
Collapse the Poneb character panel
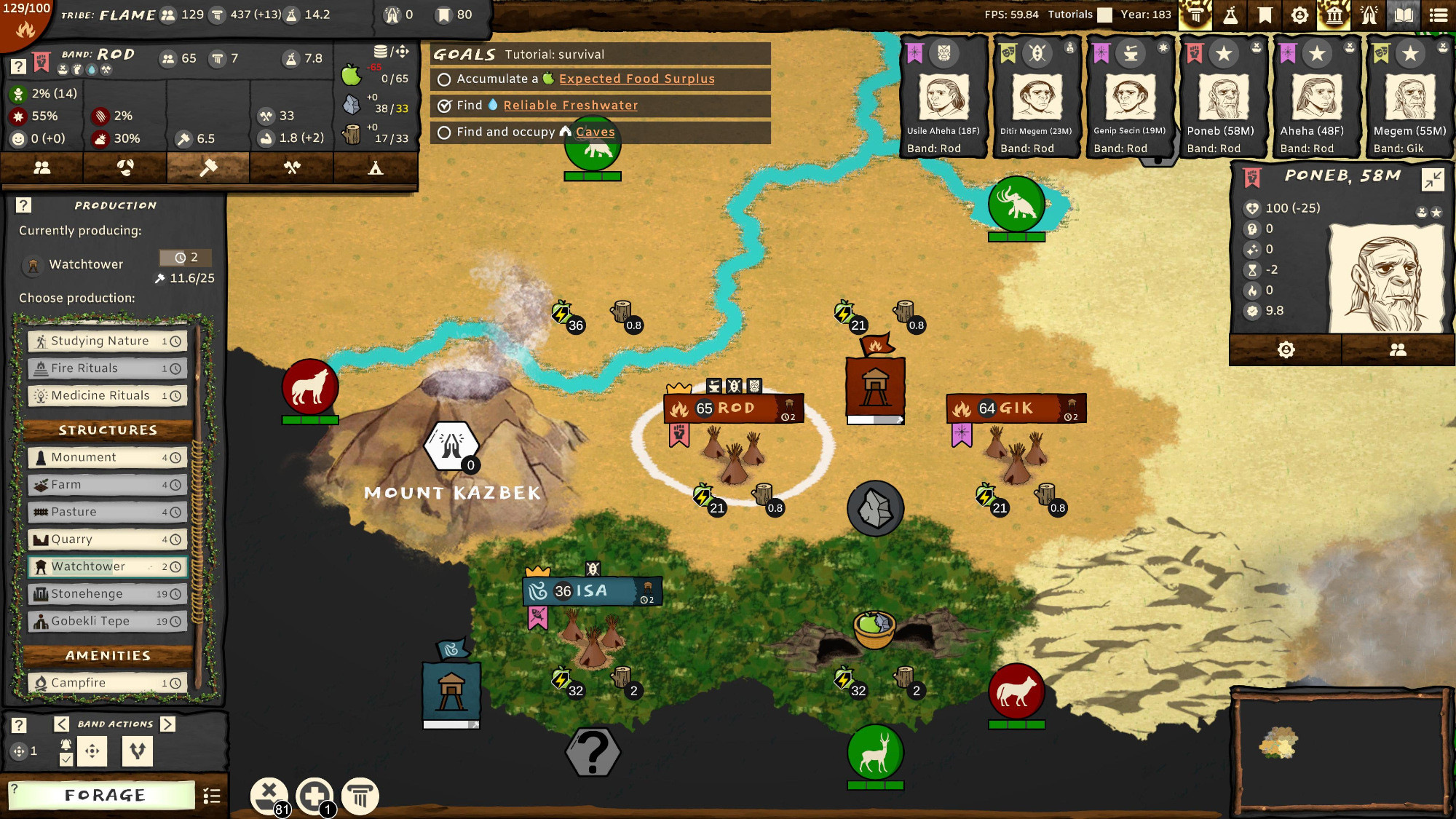coord(1432,179)
